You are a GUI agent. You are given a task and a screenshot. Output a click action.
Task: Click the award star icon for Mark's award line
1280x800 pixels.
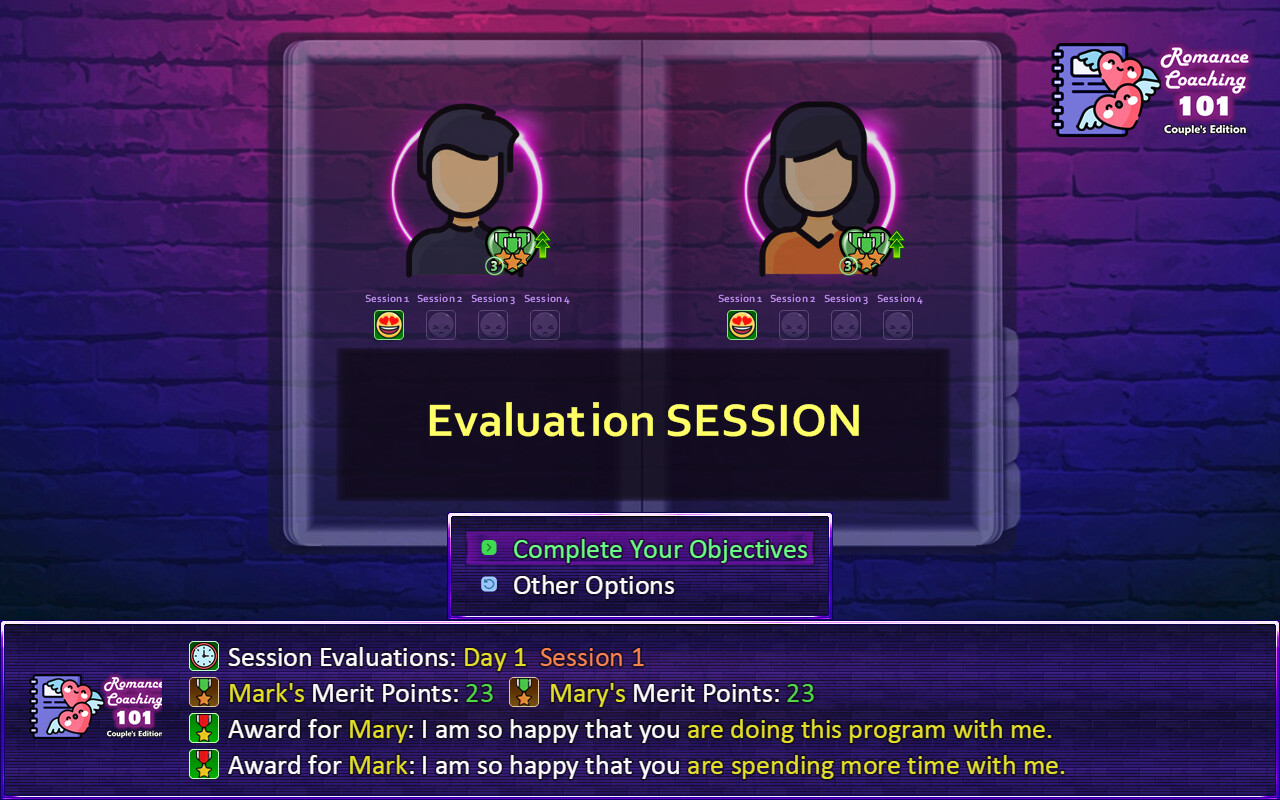204,765
